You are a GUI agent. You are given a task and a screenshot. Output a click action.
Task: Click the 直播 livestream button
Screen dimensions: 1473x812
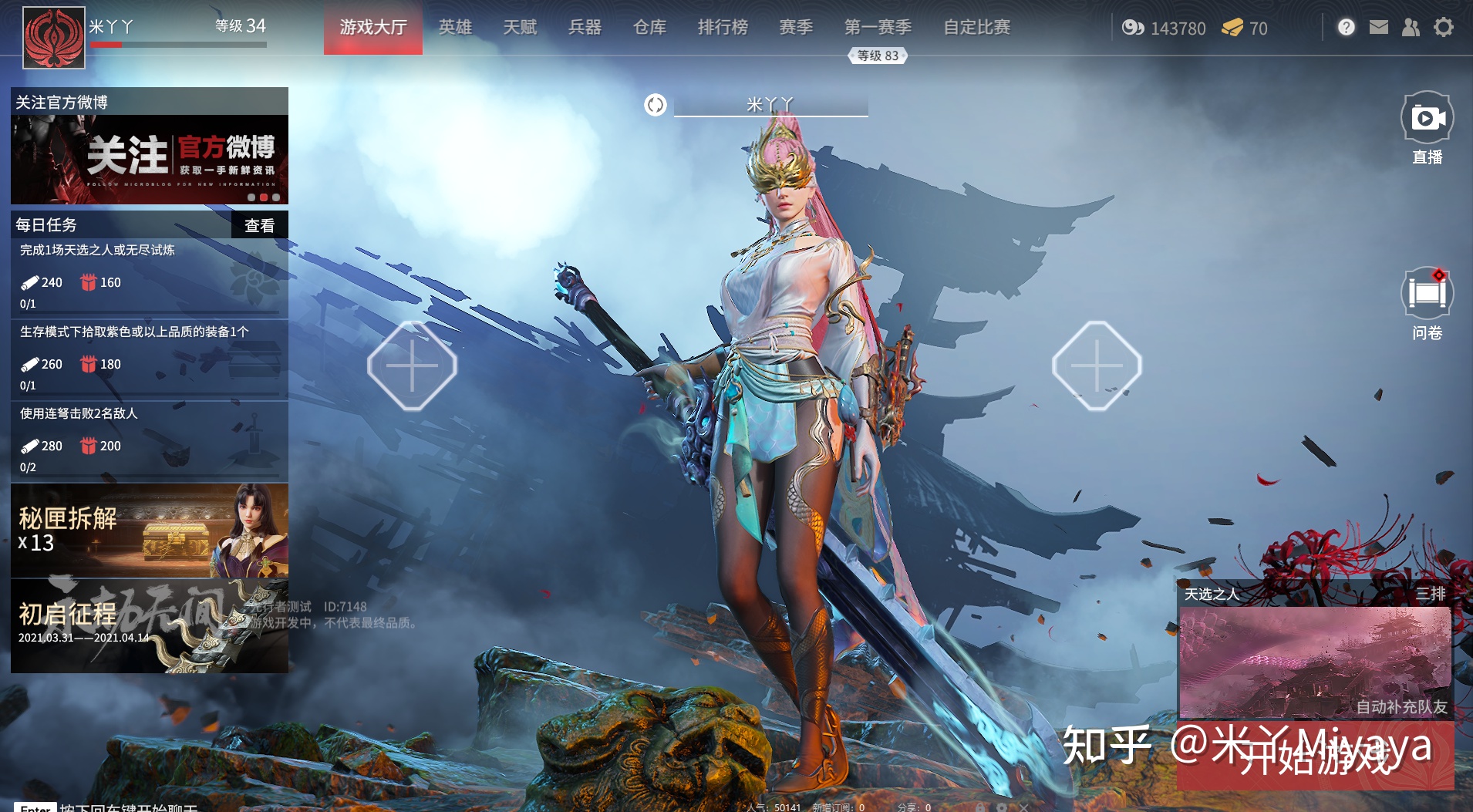(1427, 127)
